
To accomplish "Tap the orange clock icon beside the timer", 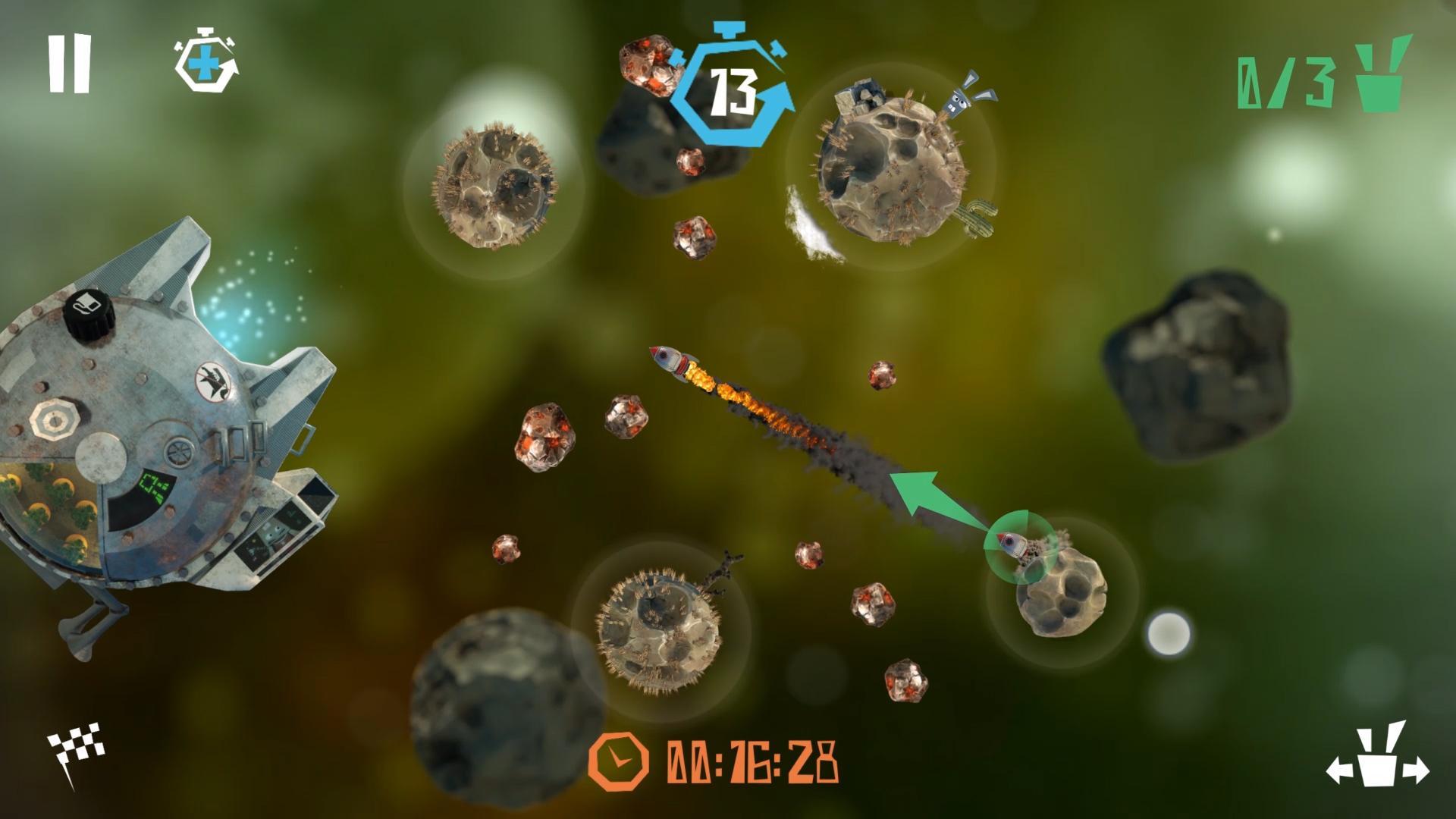I will [620, 761].
